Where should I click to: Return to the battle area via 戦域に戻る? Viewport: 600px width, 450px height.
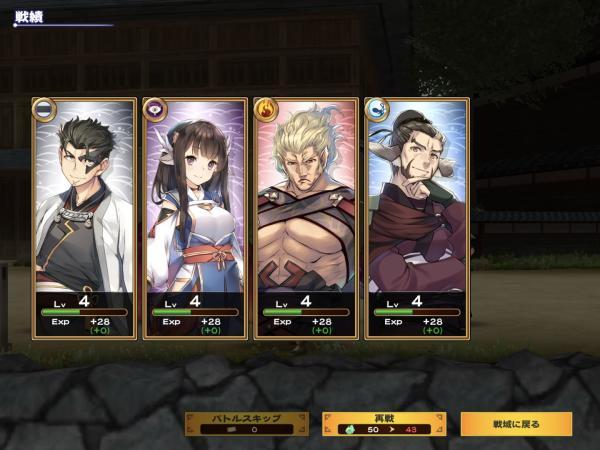coord(516,423)
